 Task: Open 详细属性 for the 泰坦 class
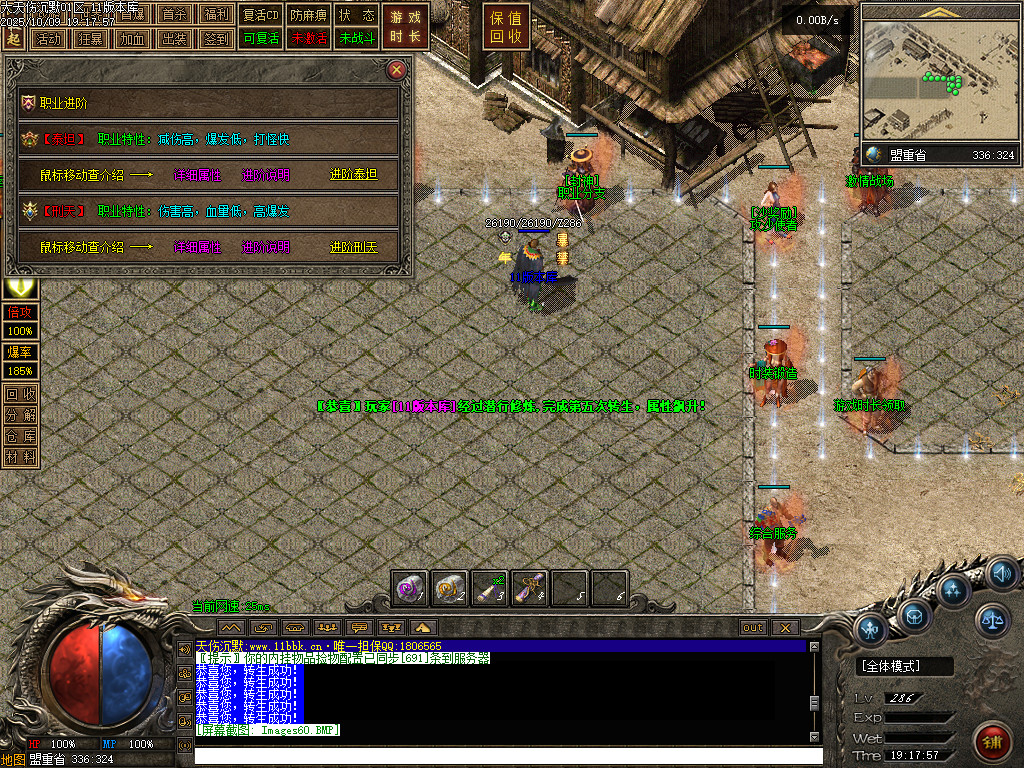click(198, 175)
